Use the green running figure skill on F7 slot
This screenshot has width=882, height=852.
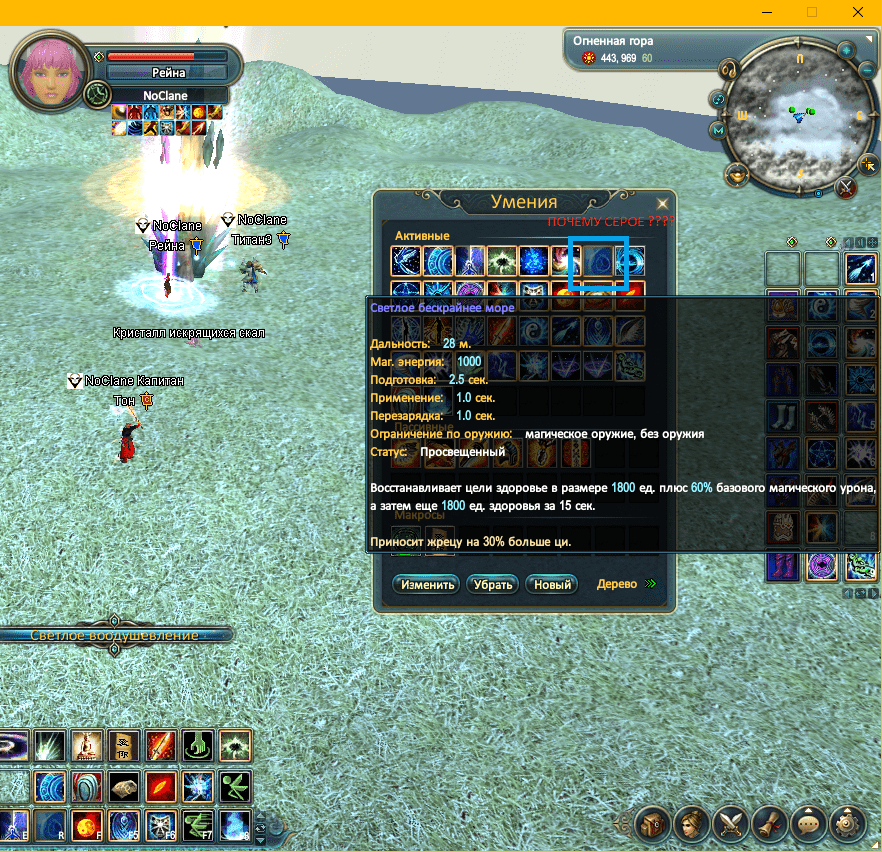(197, 826)
